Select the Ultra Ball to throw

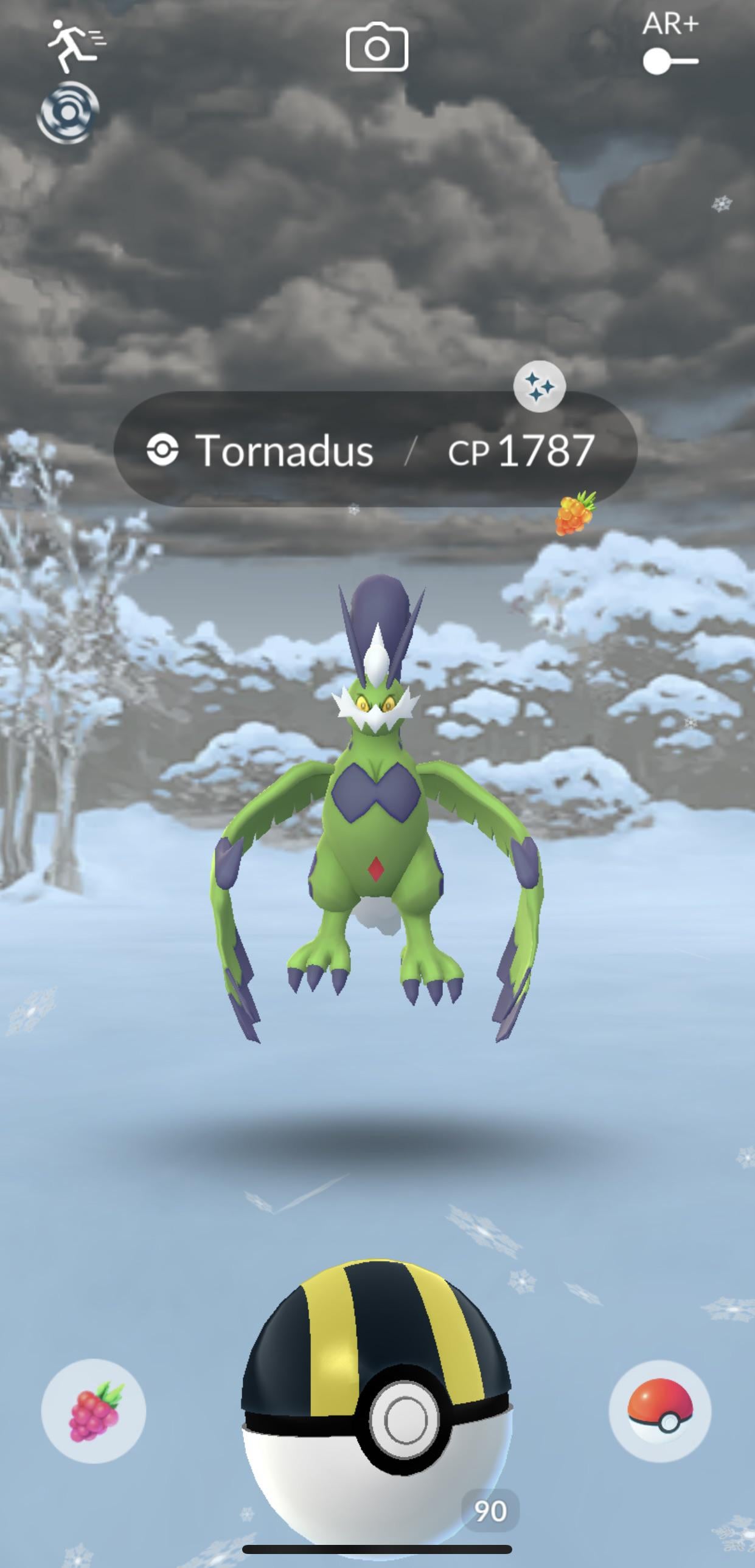[377, 1400]
